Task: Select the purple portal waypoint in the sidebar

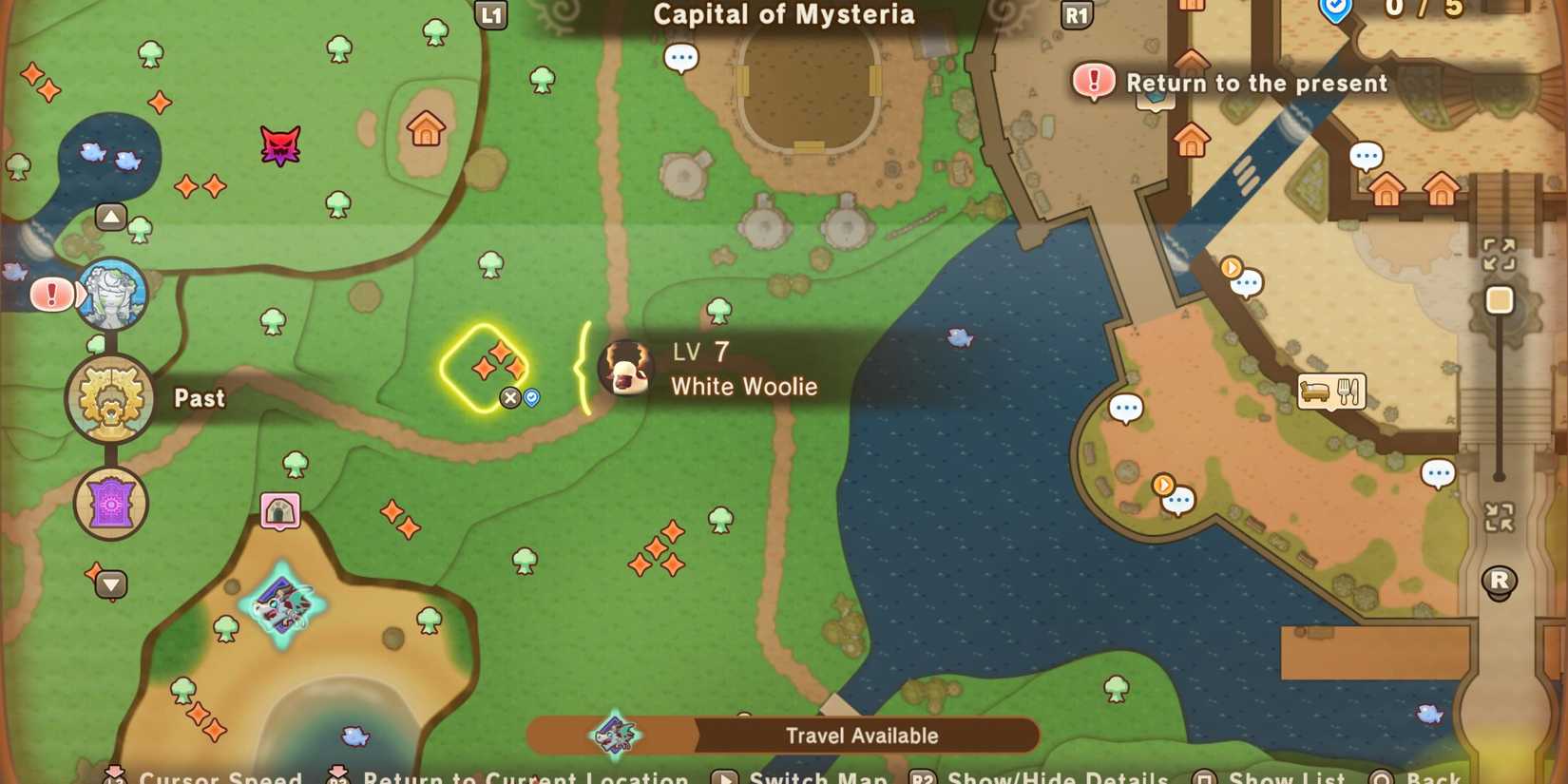Action: (x=110, y=505)
